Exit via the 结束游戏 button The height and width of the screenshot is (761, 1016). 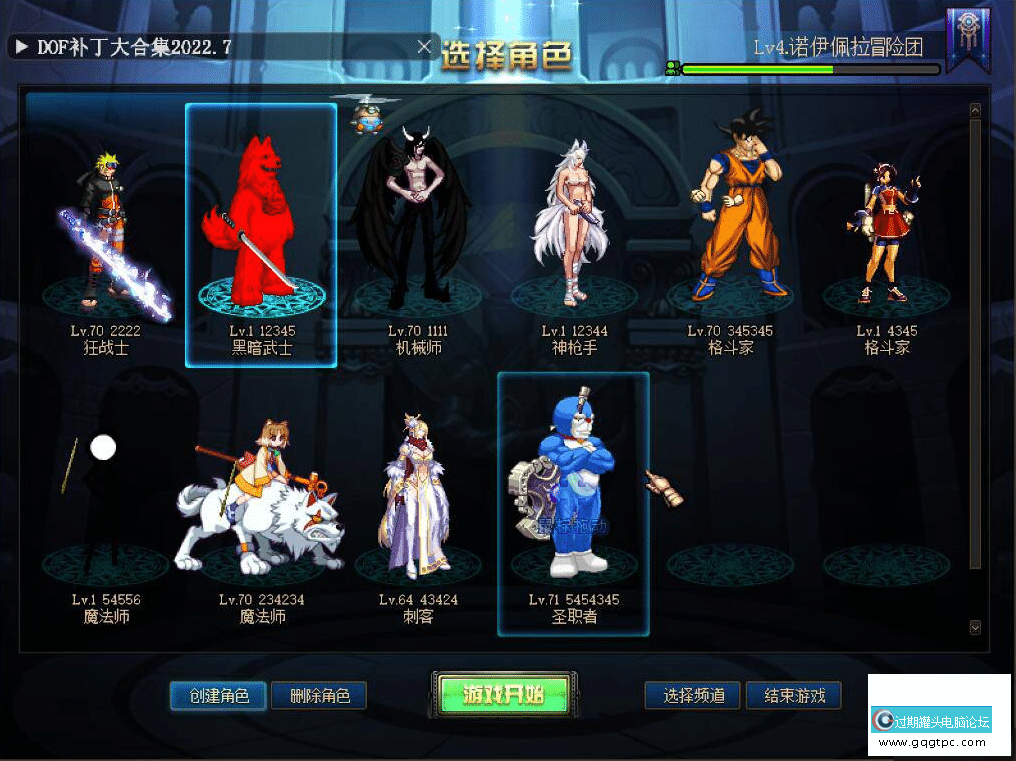click(794, 696)
